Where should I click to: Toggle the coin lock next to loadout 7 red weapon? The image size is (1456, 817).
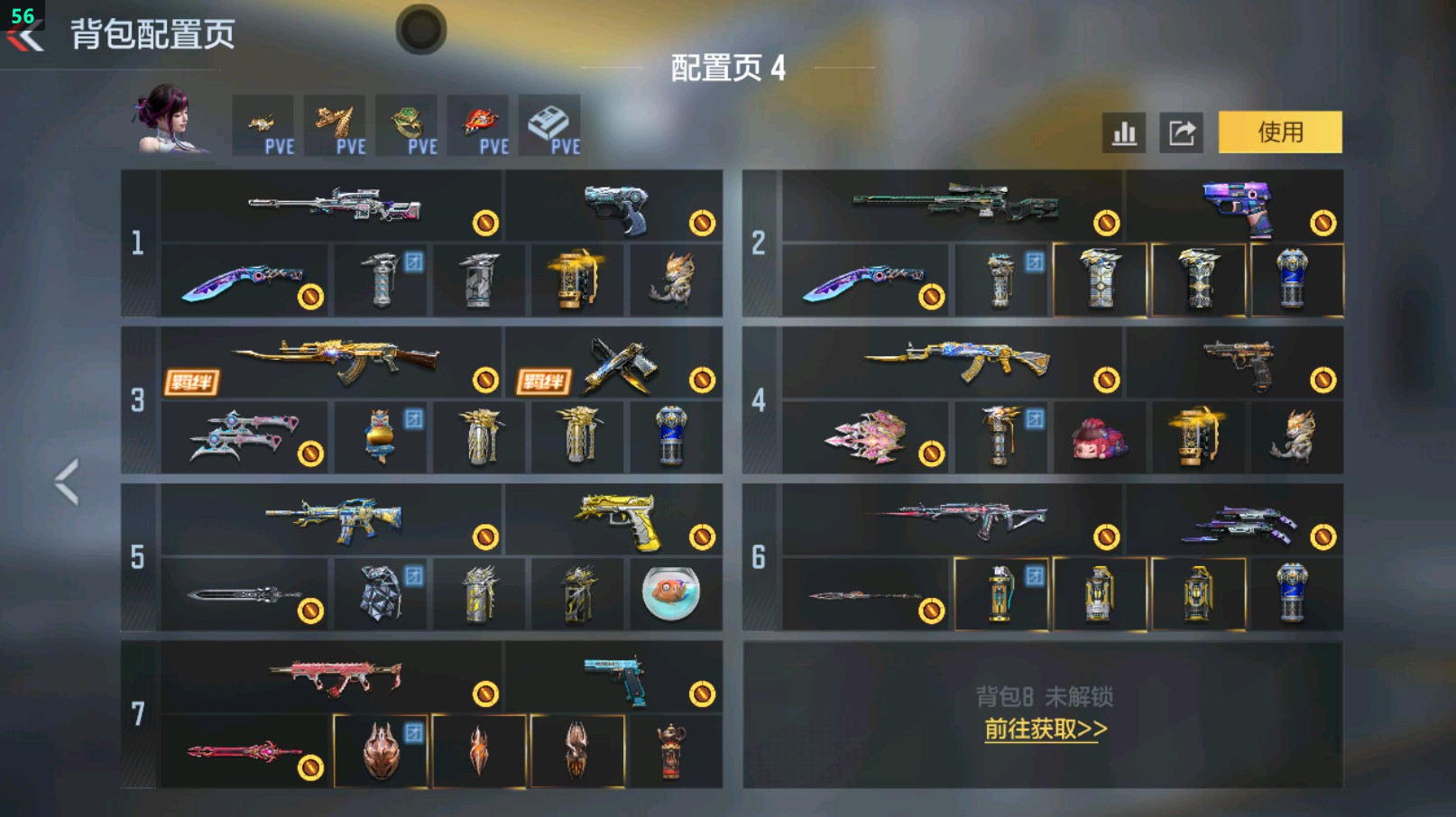pyautogui.click(x=484, y=694)
